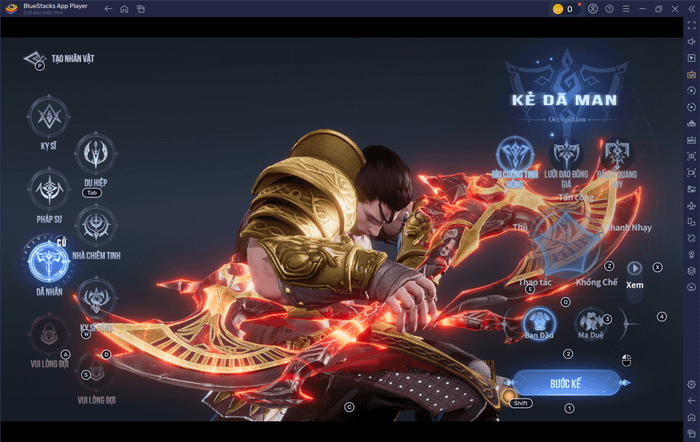Click the Bước Kế next button

pyautogui.click(x=559, y=383)
